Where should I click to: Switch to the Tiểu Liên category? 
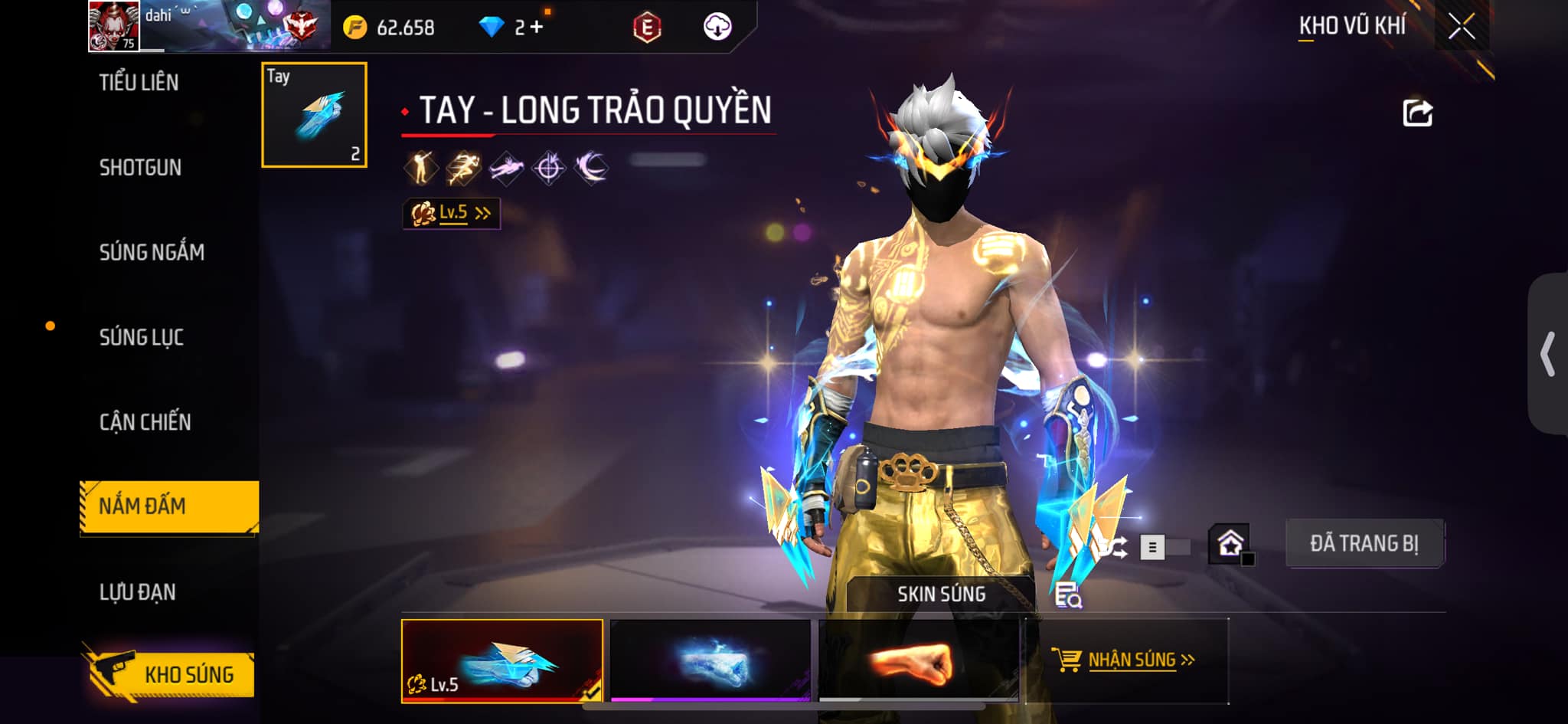coord(139,83)
